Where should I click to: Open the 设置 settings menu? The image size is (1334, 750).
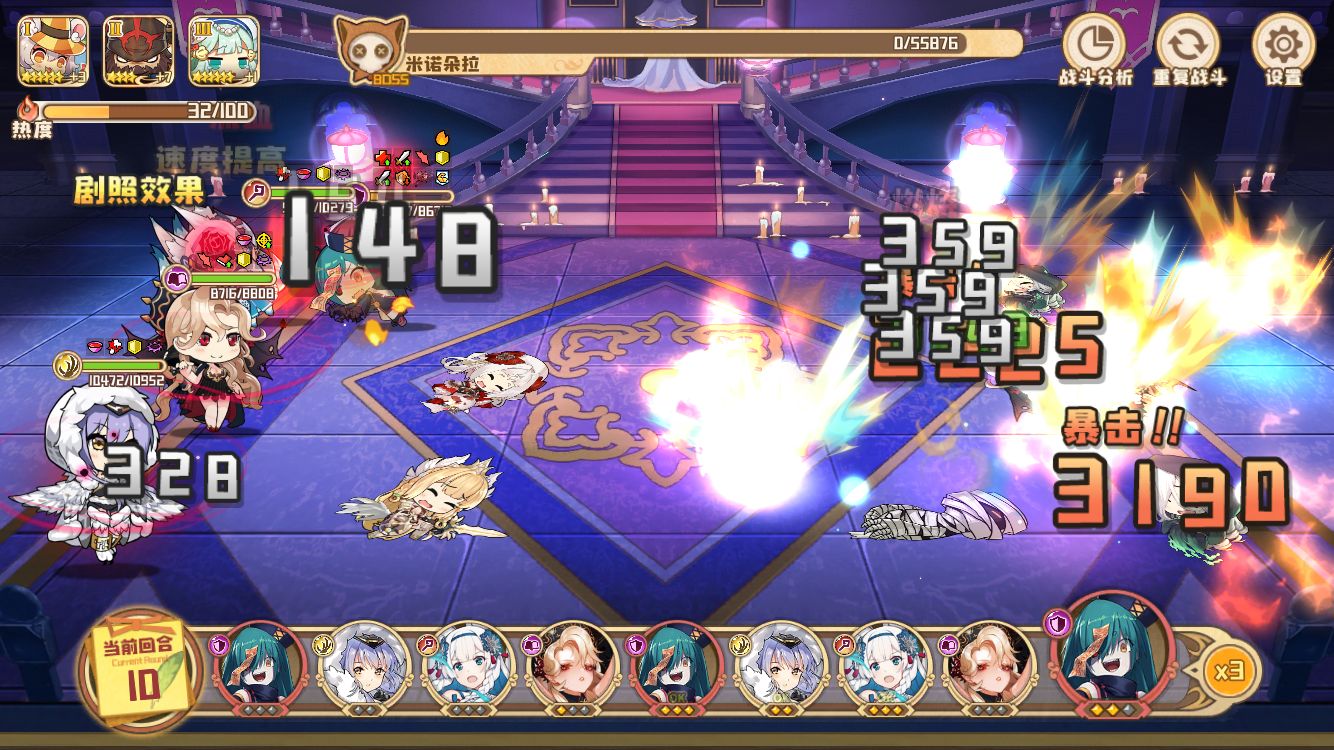(x=1283, y=46)
